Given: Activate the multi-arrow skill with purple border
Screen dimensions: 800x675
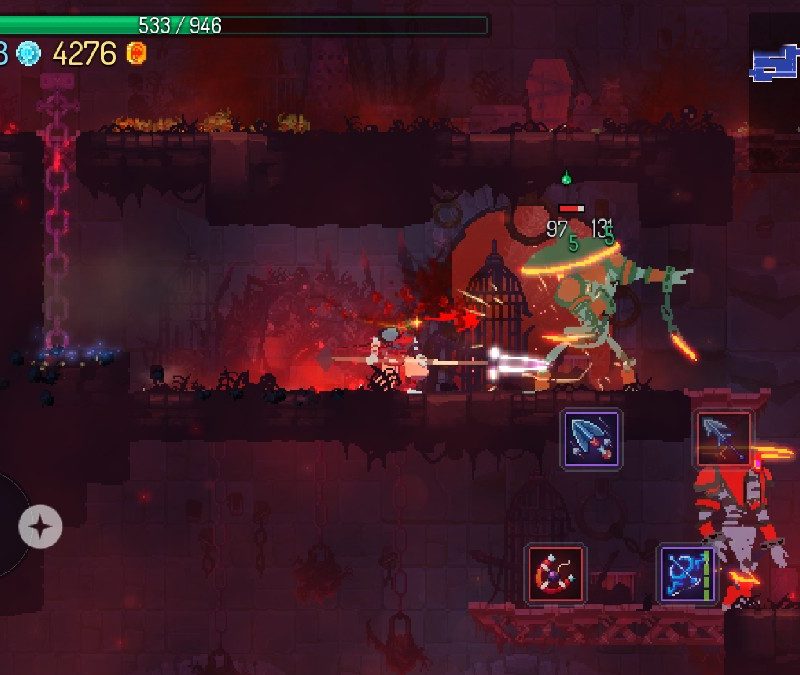Looking at the screenshot, I should tap(591, 439).
